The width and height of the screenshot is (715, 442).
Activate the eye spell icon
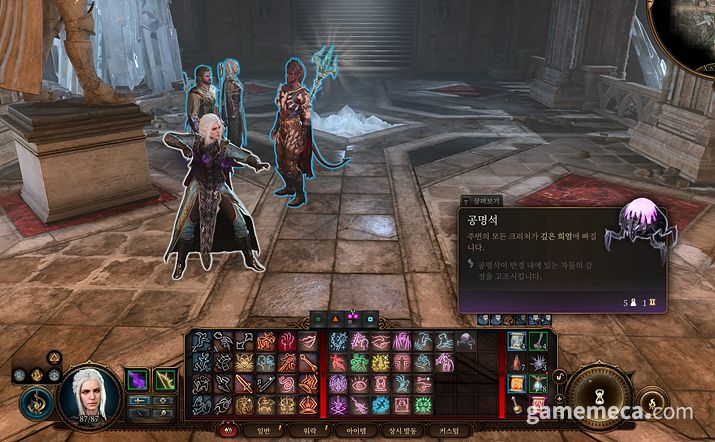click(x=359, y=384)
